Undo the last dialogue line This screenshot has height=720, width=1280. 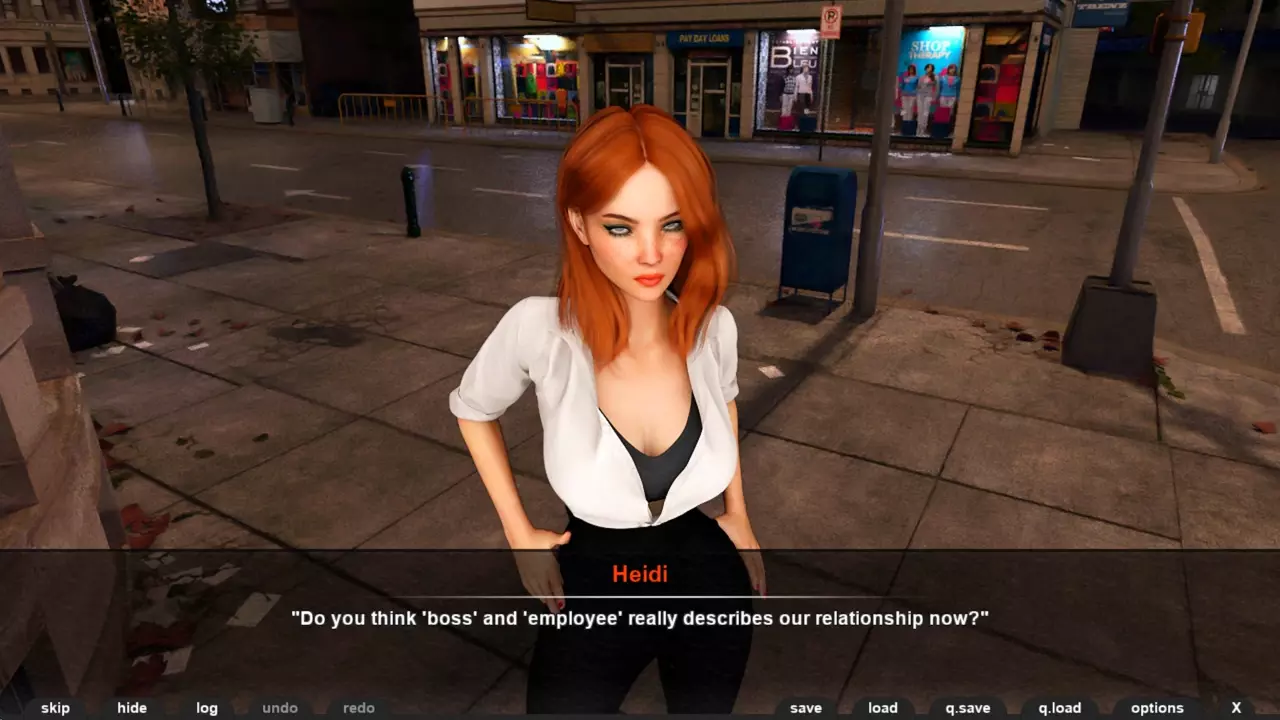(280, 708)
